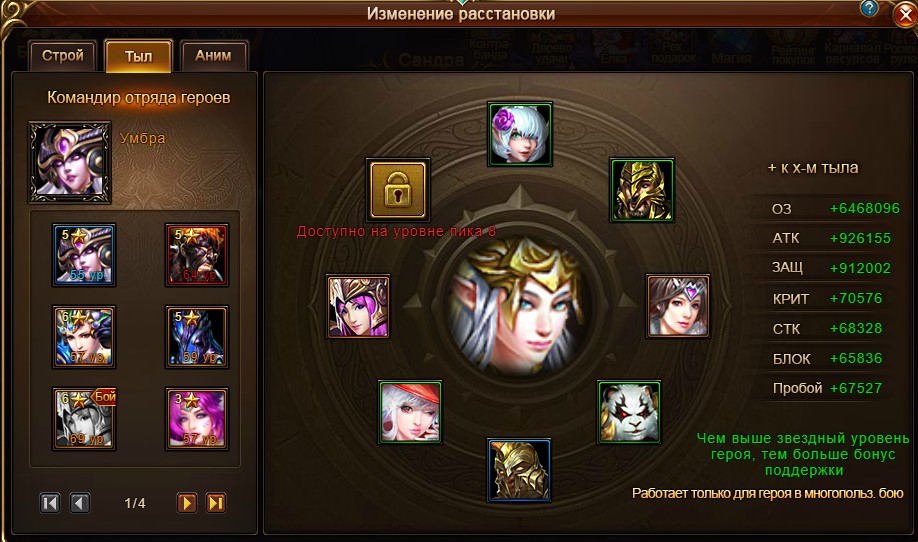Go to the next hero page
Viewport: 918px width, 542px height.
point(186,503)
